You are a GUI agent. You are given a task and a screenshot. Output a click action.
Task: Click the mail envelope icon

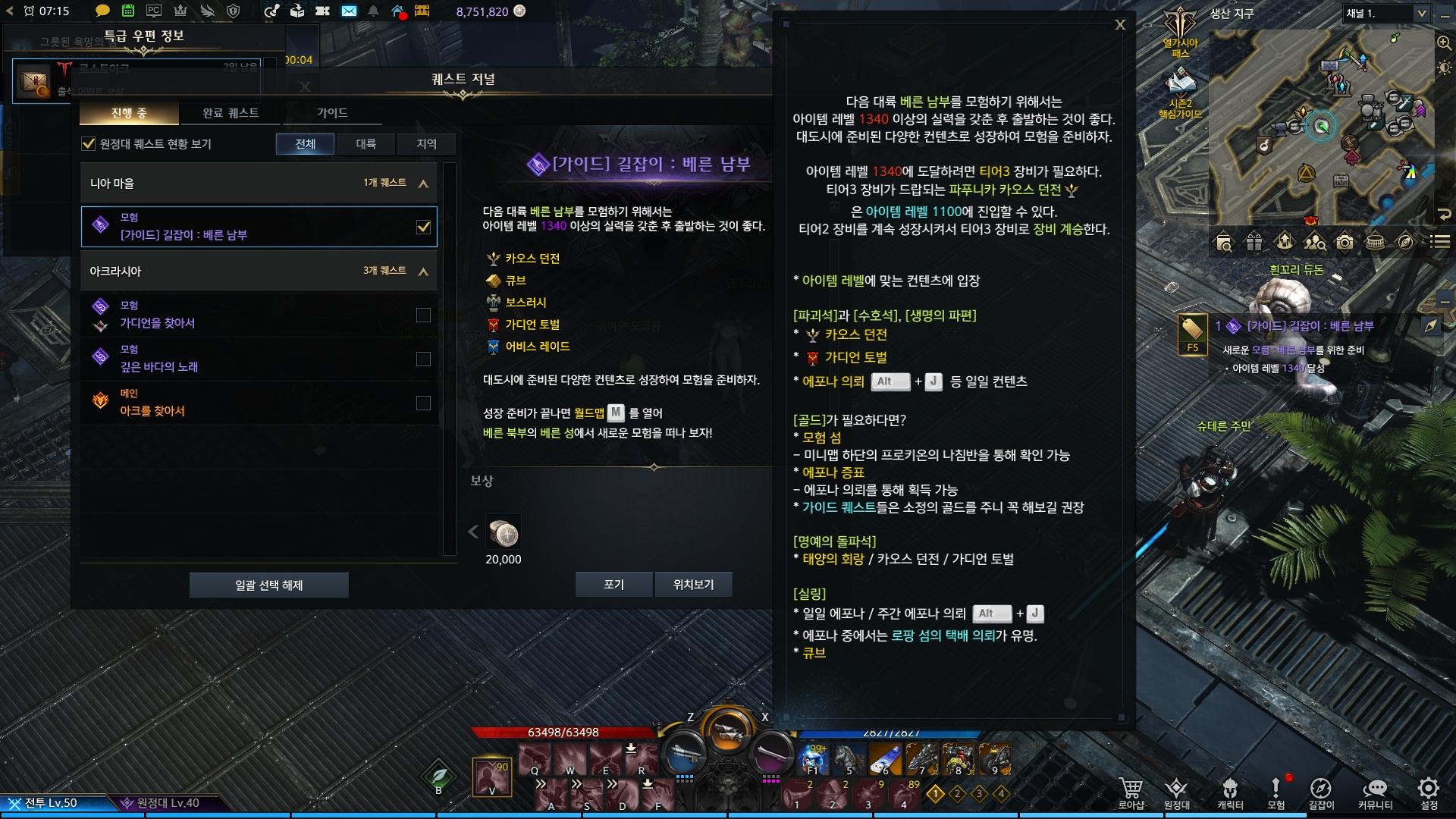pyautogui.click(x=349, y=11)
